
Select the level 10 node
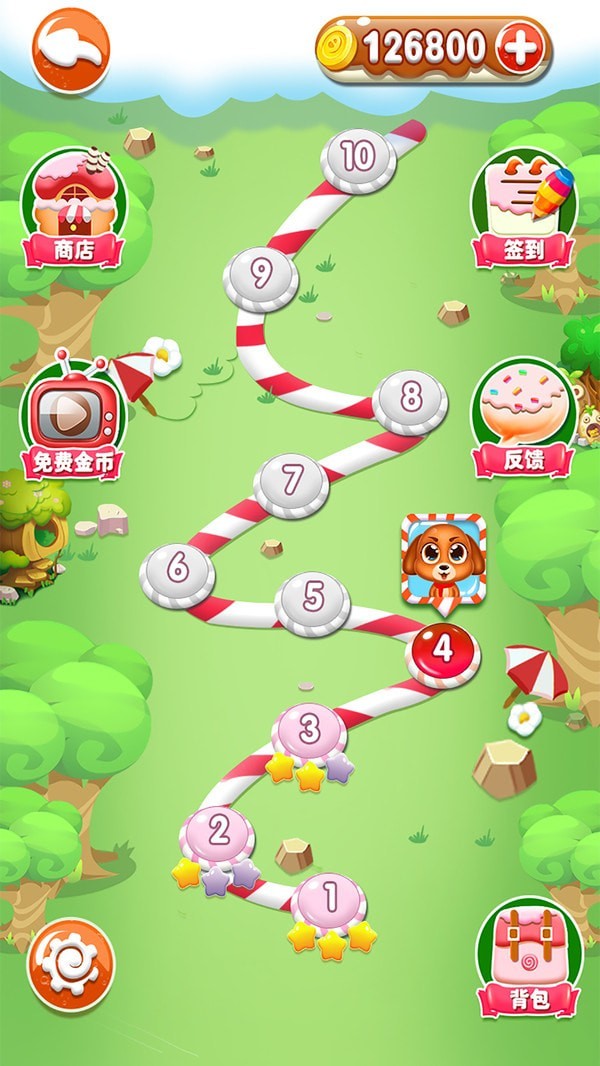point(358,158)
